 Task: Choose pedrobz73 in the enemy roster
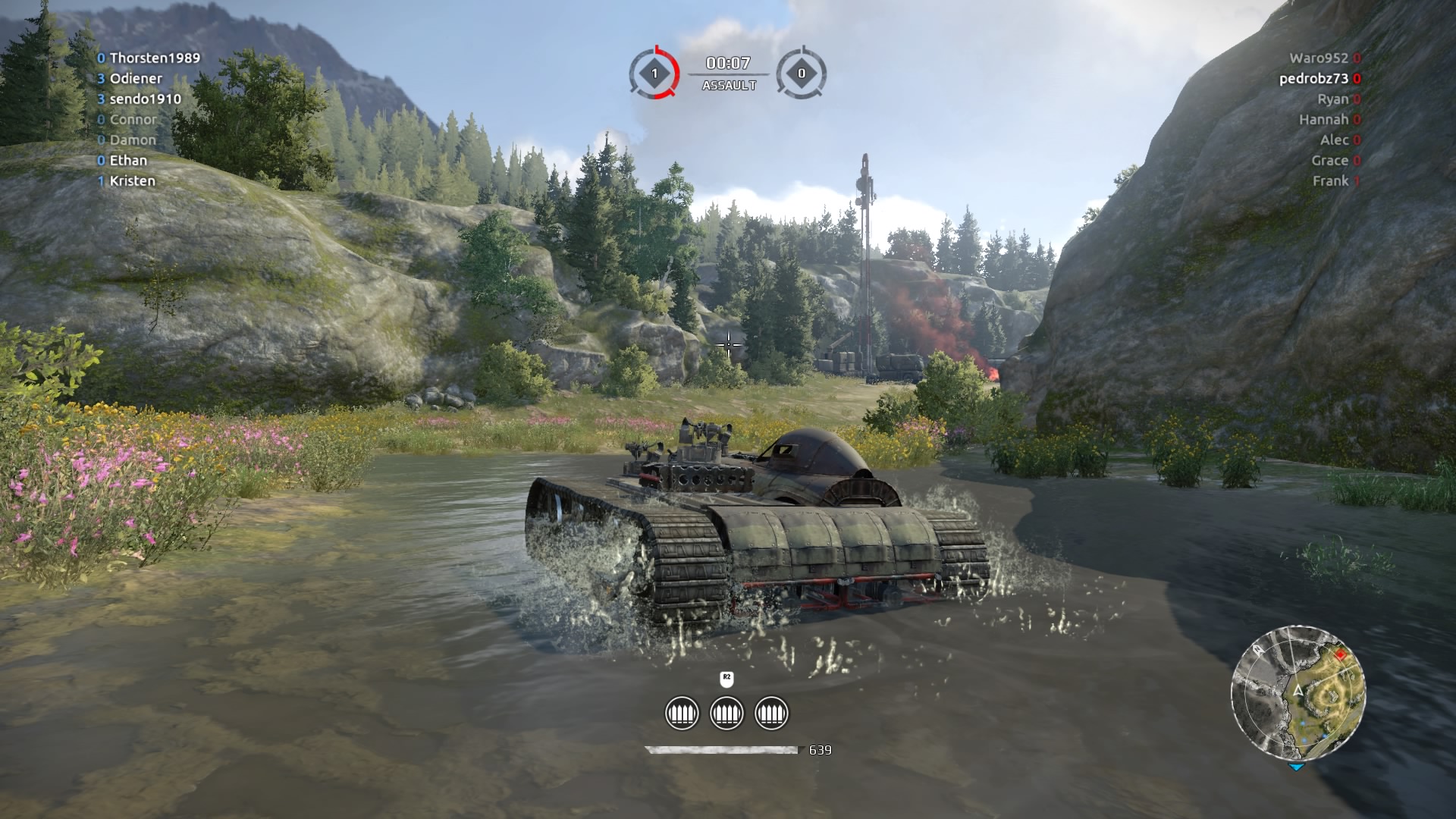[x=1313, y=79]
